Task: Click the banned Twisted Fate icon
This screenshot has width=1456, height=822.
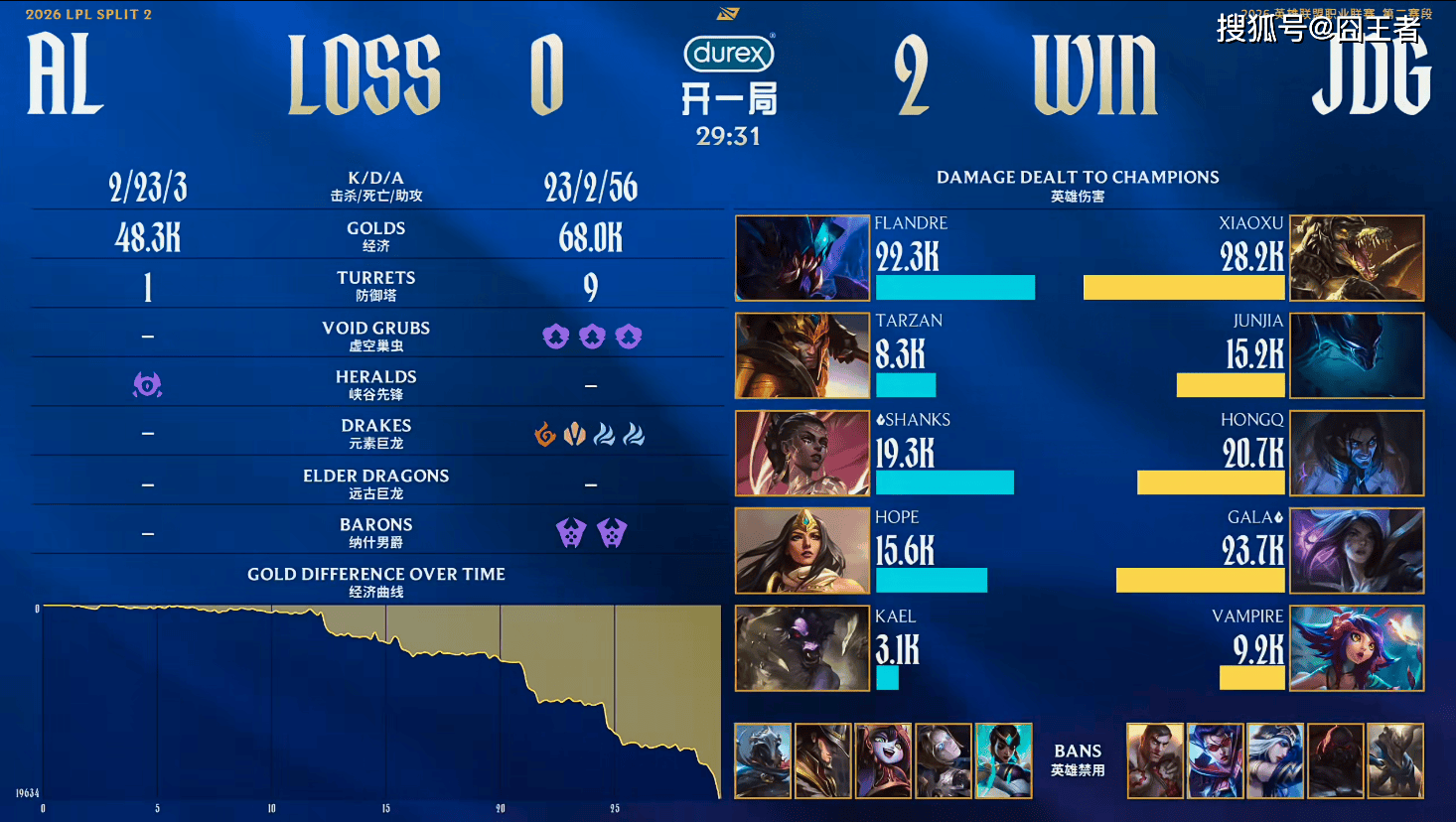Action: pyautogui.click(x=823, y=760)
